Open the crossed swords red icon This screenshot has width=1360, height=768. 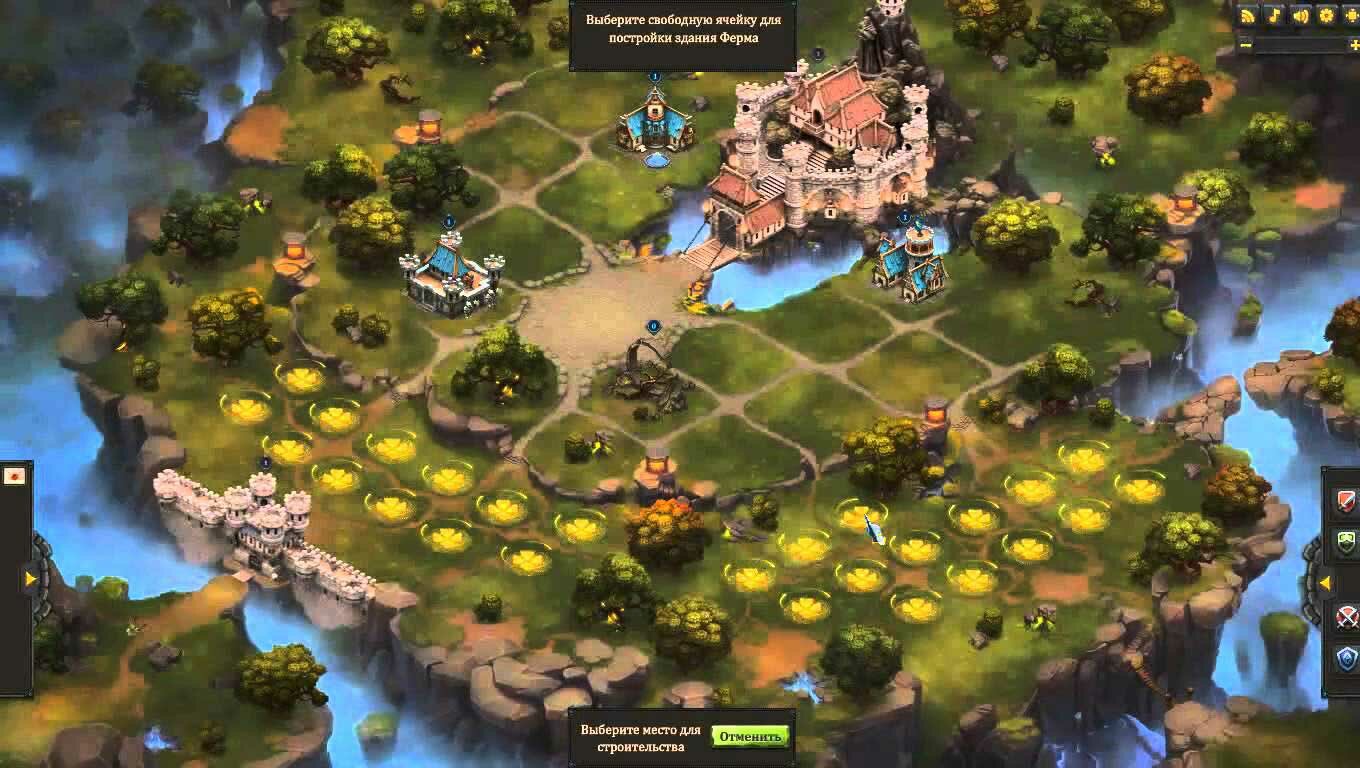(1346, 616)
